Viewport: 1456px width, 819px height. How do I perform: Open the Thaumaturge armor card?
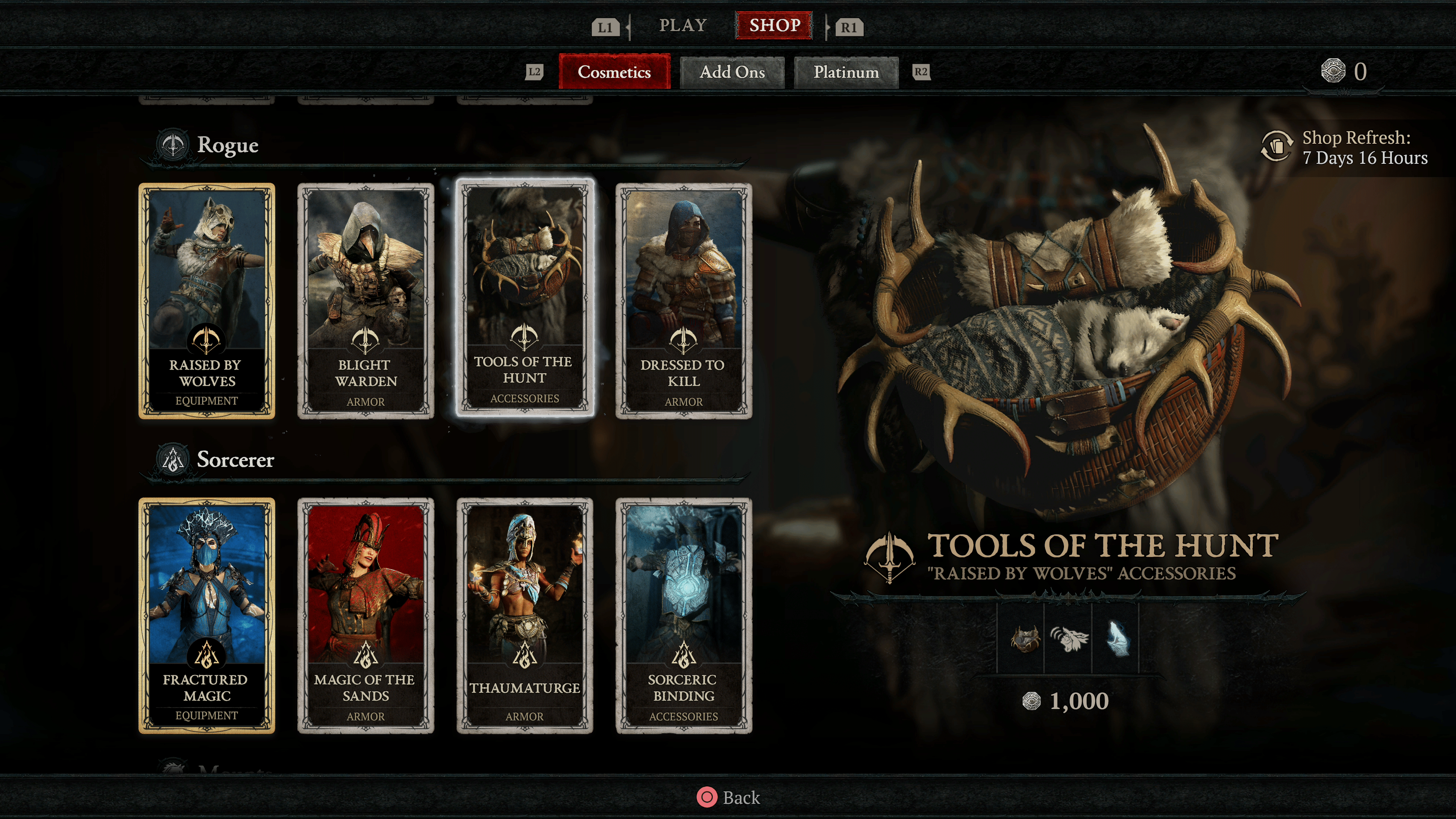click(524, 615)
